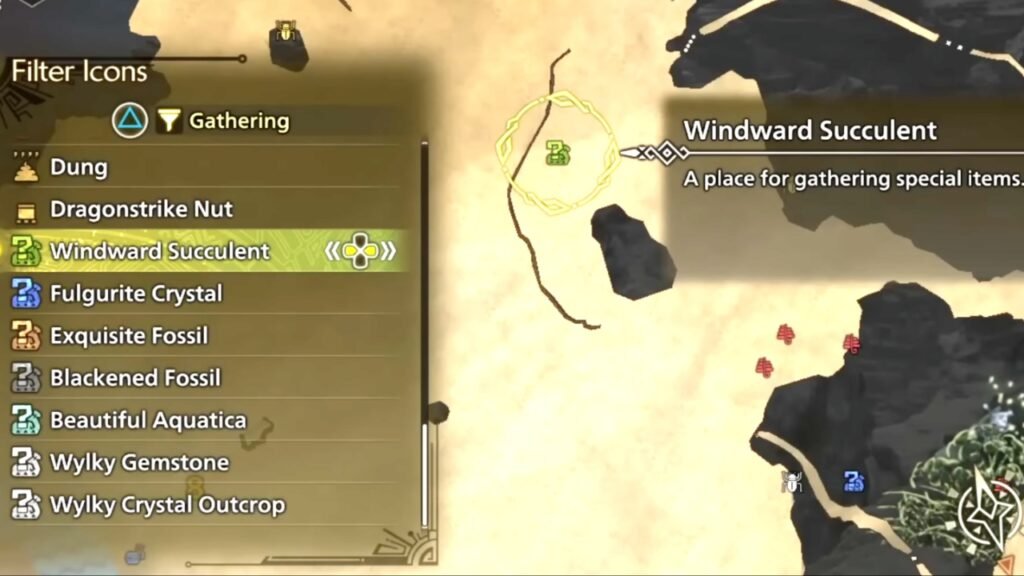Select Wylky Crystal Outcrop in the list
Image resolution: width=1024 pixels, height=576 pixels.
point(167,505)
